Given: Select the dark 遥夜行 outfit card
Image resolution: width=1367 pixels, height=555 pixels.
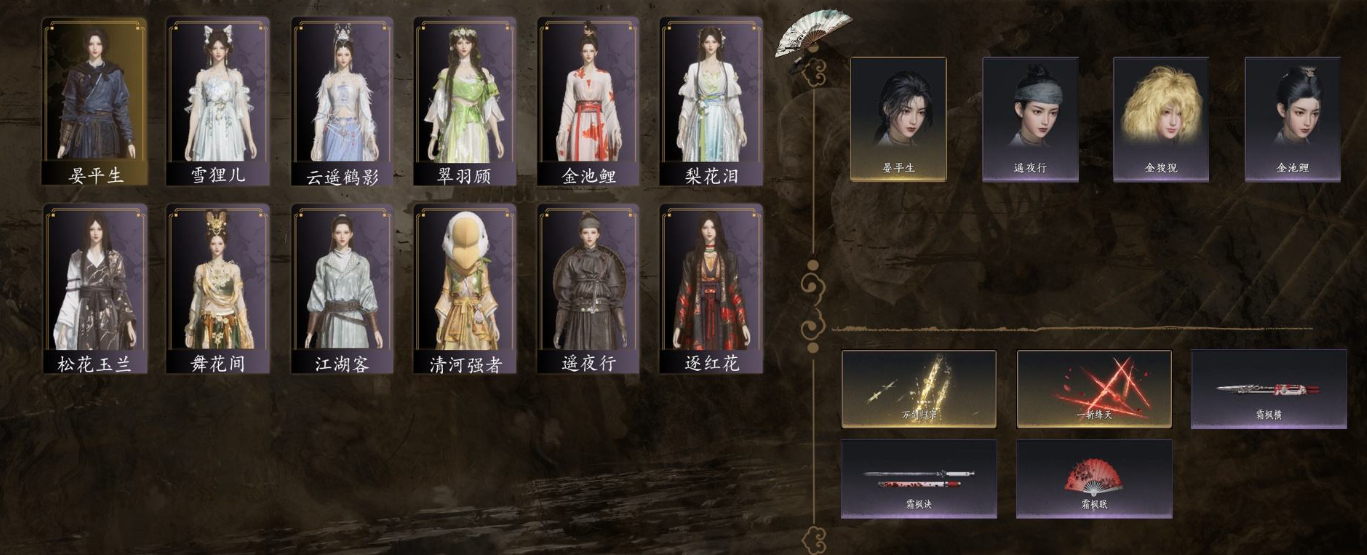Looking at the screenshot, I should click(587, 289).
